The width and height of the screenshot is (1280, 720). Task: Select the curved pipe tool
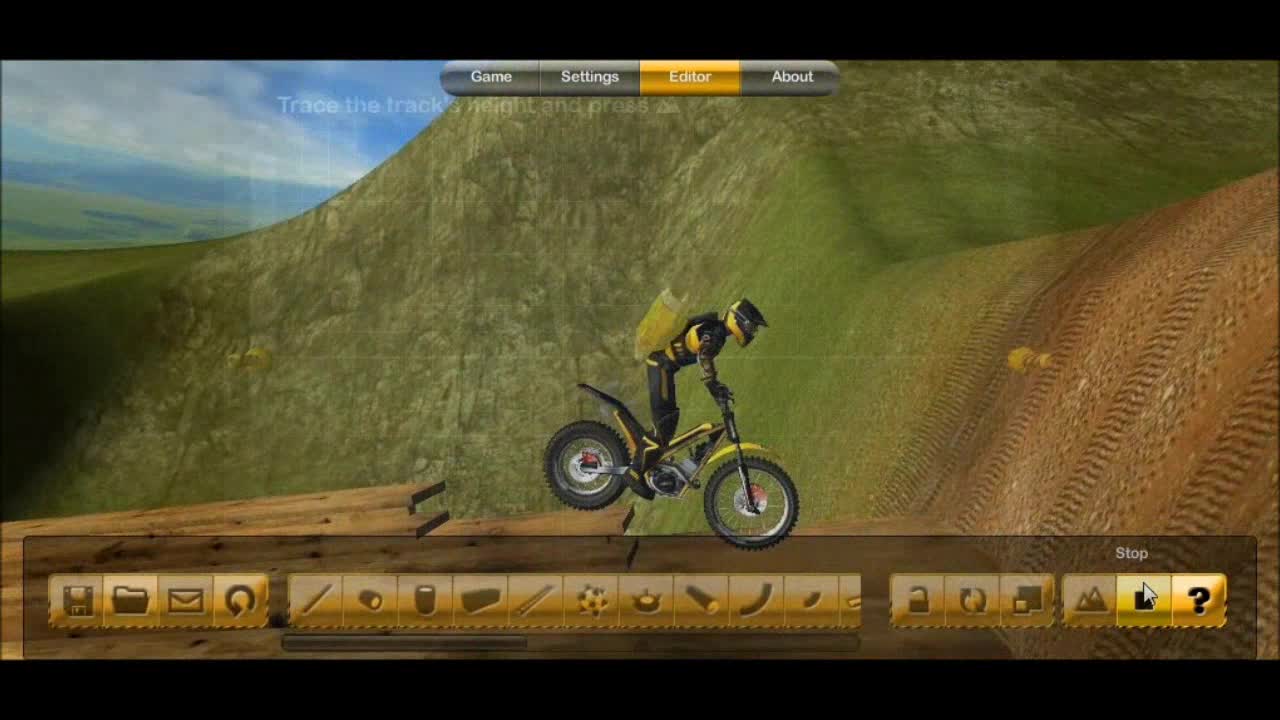pyautogui.click(x=753, y=598)
